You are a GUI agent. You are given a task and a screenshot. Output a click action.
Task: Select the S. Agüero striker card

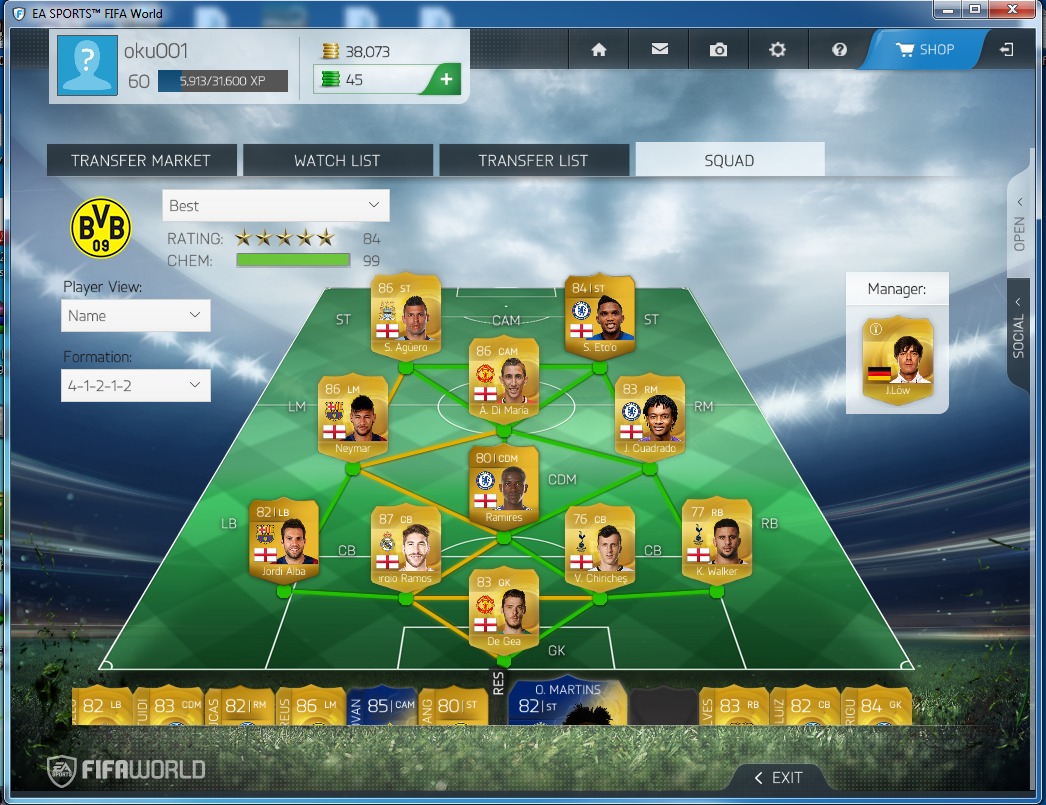click(405, 315)
